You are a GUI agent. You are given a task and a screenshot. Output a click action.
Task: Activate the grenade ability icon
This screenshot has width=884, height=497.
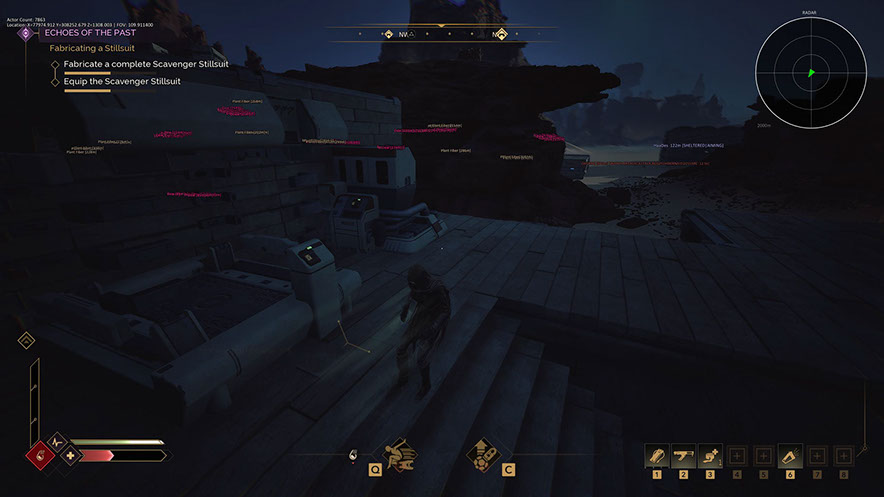[x=483, y=453]
